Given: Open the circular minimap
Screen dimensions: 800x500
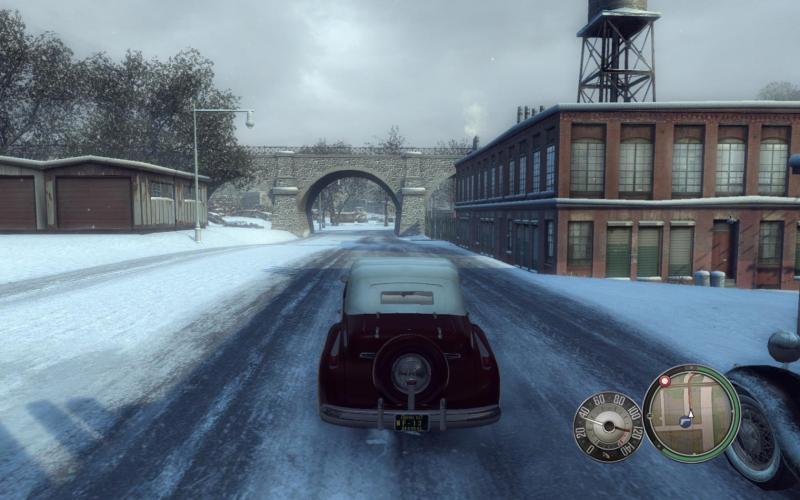Looking at the screenshot, I should tap(691, 412).
